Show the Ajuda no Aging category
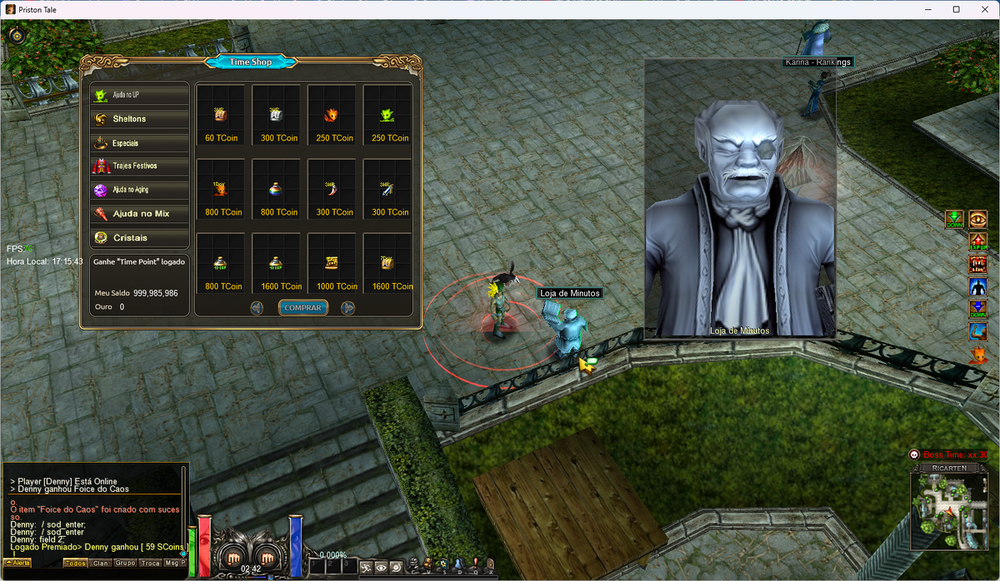Screen dimensions: 1000x581 click(139, 190)
